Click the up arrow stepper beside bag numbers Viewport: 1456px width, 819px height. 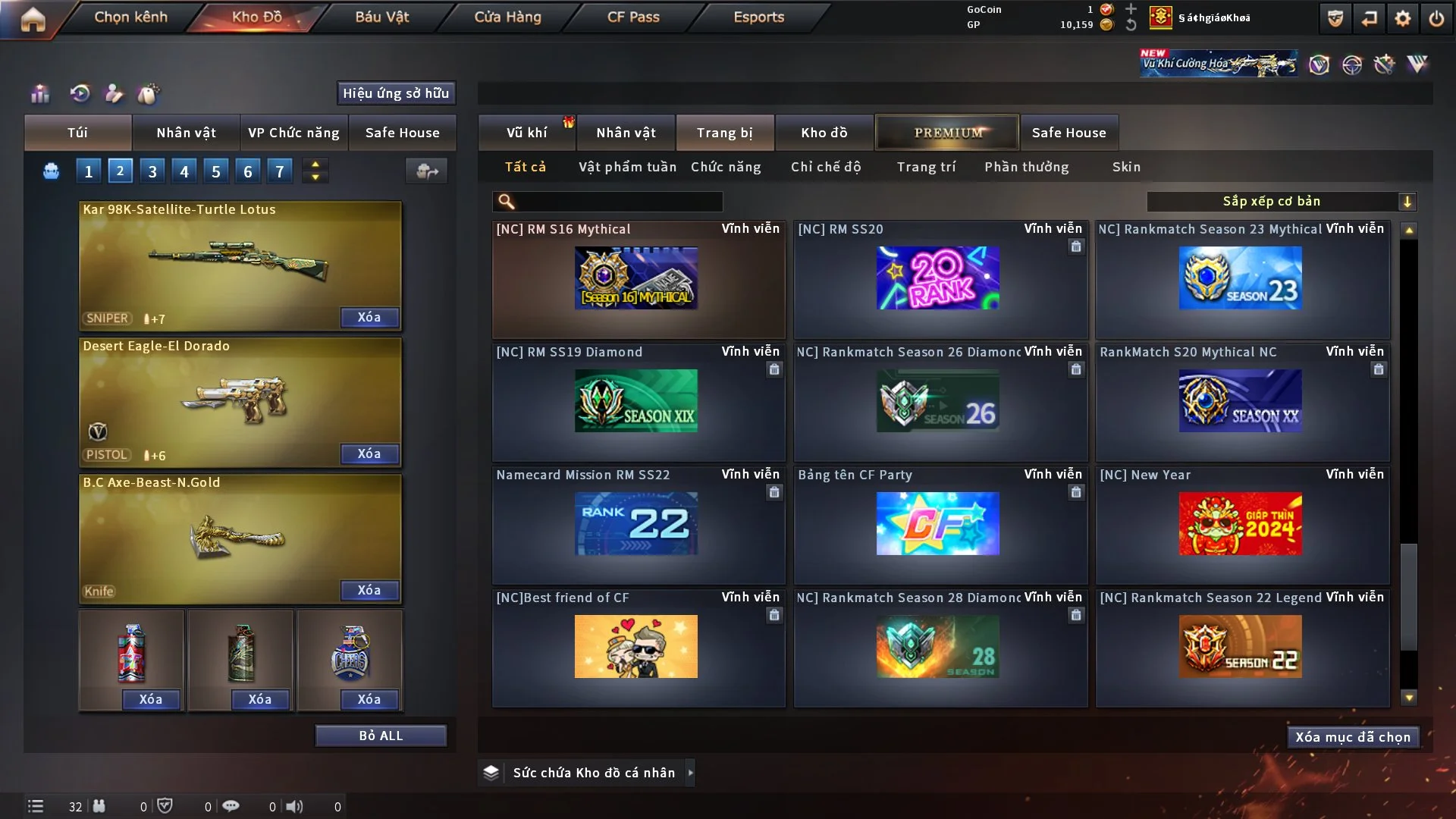315,165
